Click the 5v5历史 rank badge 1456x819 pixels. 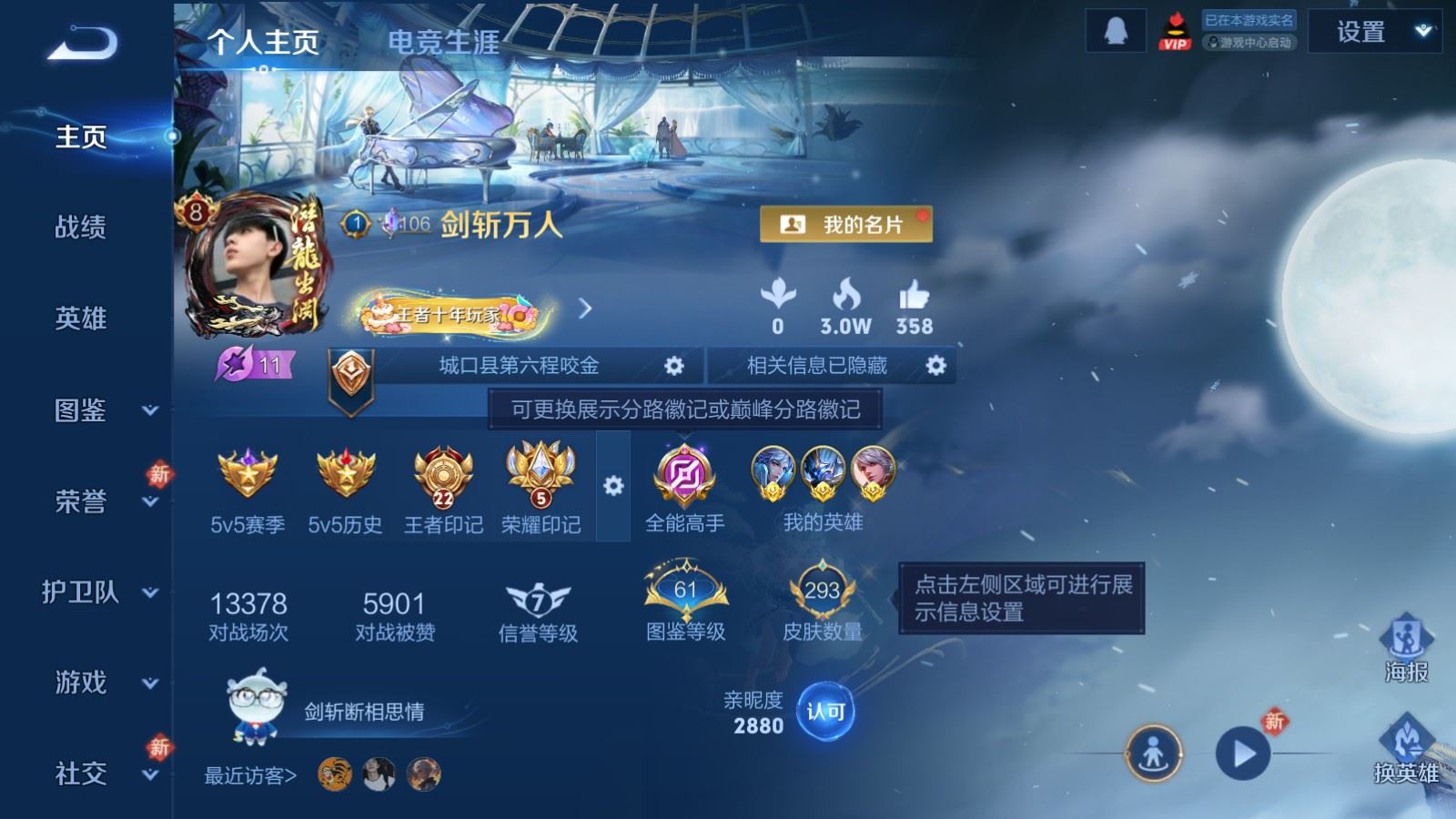[345, 475]
